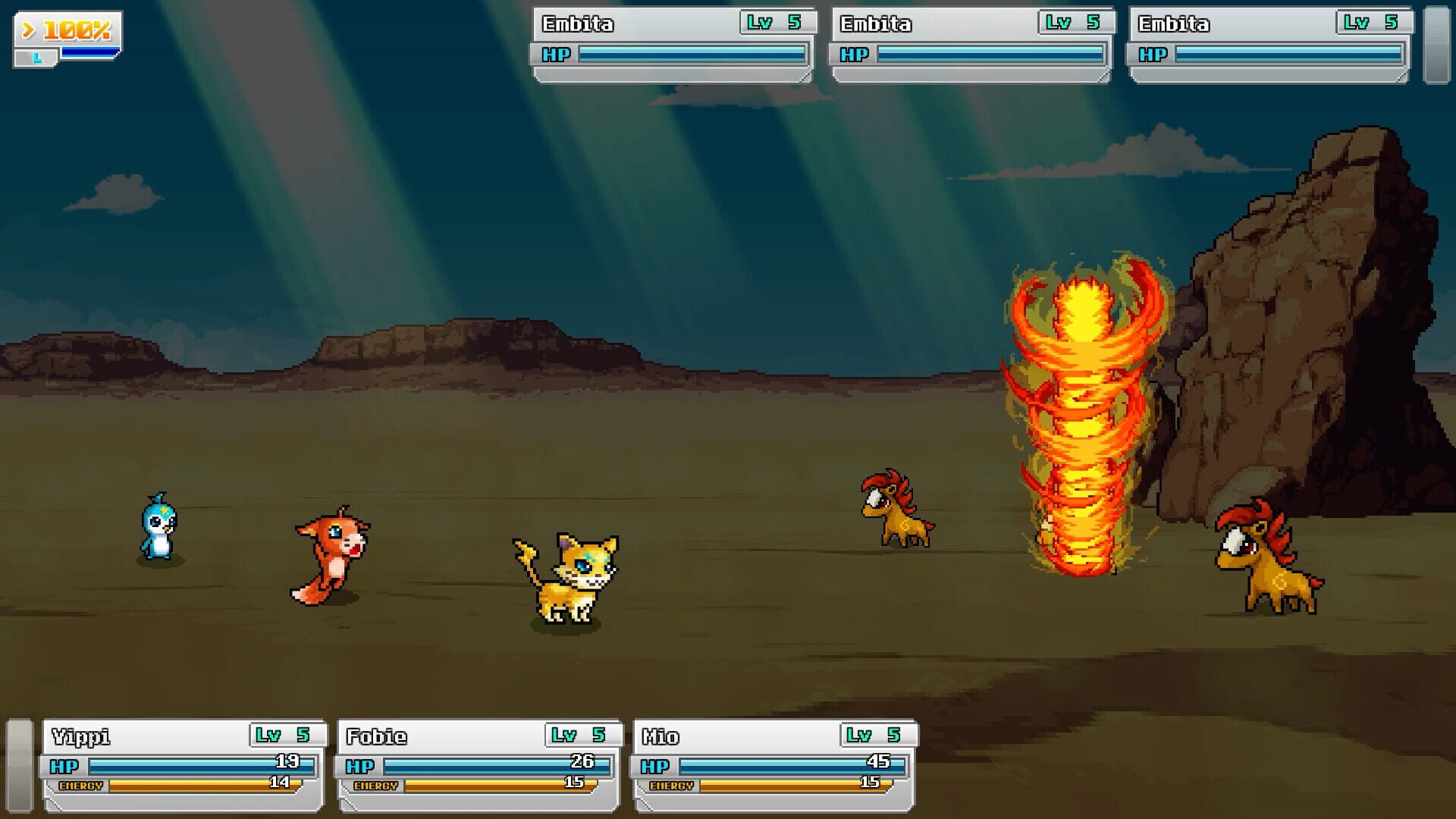The image size is (1456, 819).
Task: Click the 100% battle speed indicator
Action: [67, 30]
